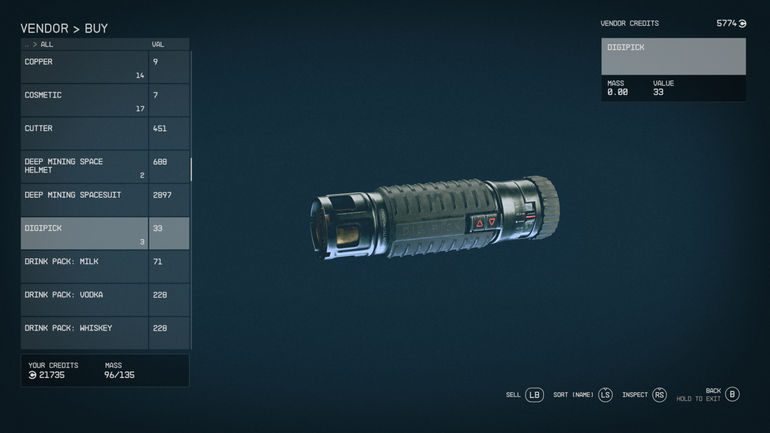Select the Deep Mining Spacesuit row

click(85, 199)
